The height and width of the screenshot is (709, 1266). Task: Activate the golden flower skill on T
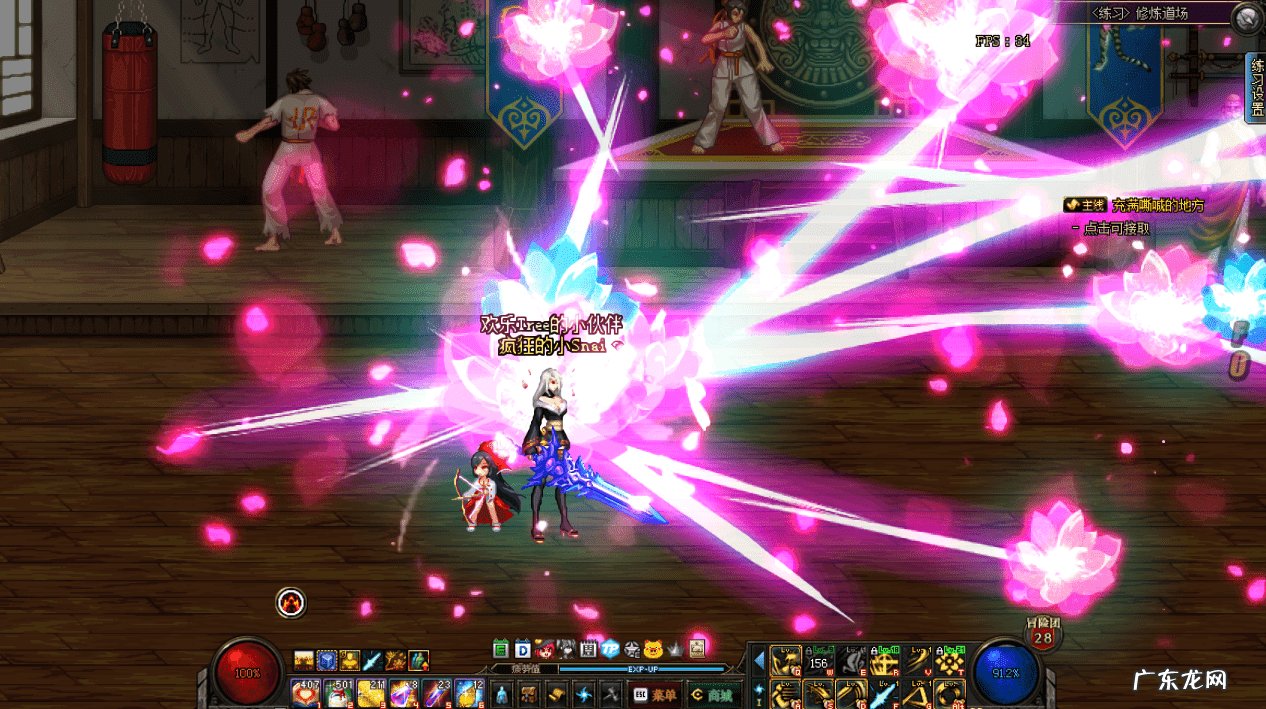tap(949, 661)
